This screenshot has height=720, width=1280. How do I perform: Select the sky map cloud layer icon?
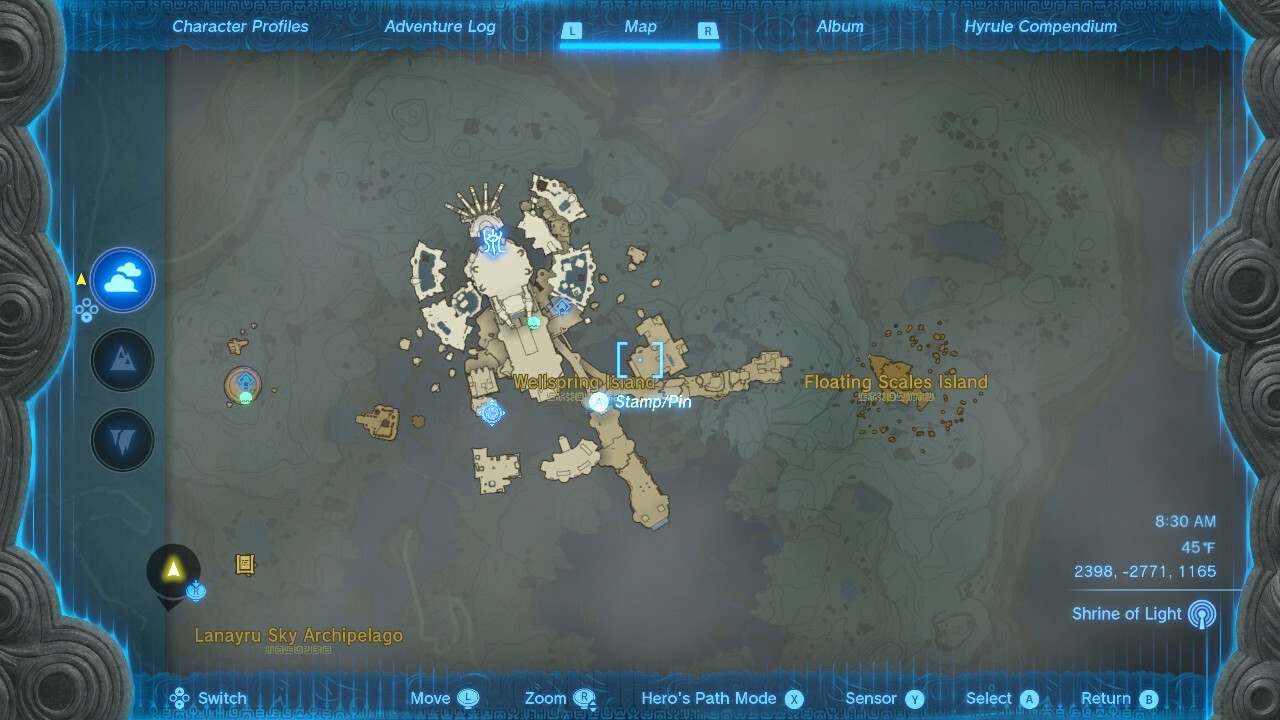[122, 280]
